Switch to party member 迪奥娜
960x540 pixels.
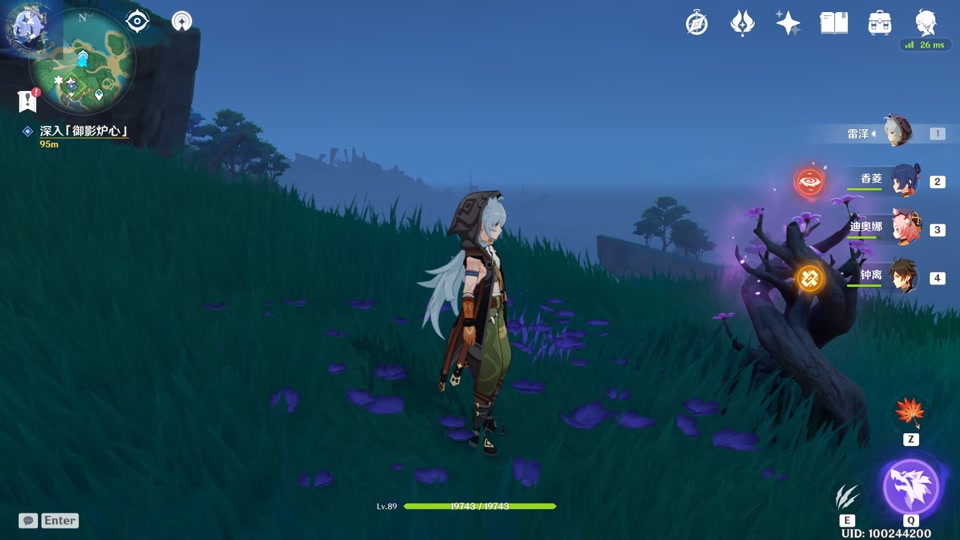pyautogui.click(x=903, y=229)
